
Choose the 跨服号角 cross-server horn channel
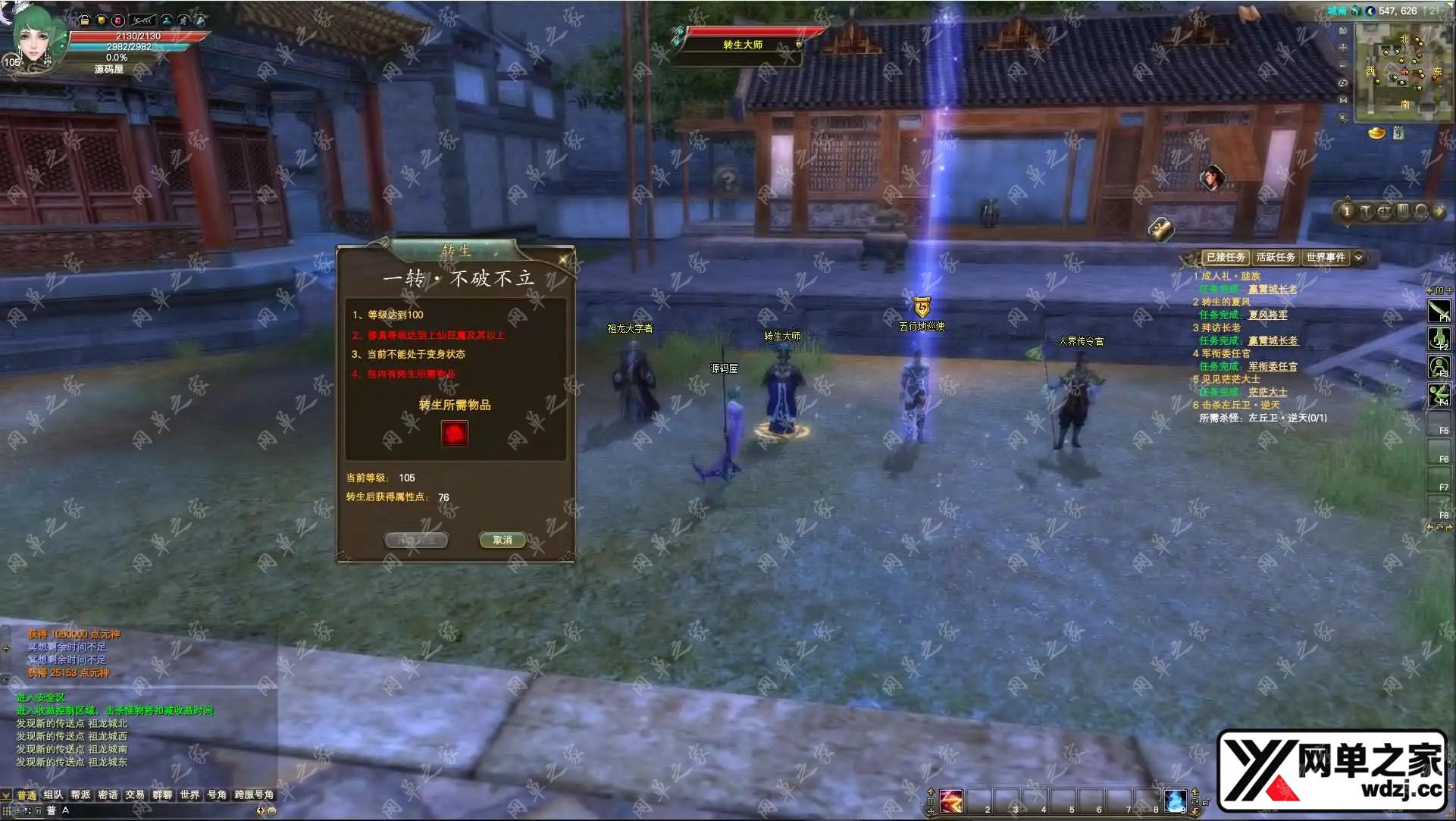(x=254, y=794)
